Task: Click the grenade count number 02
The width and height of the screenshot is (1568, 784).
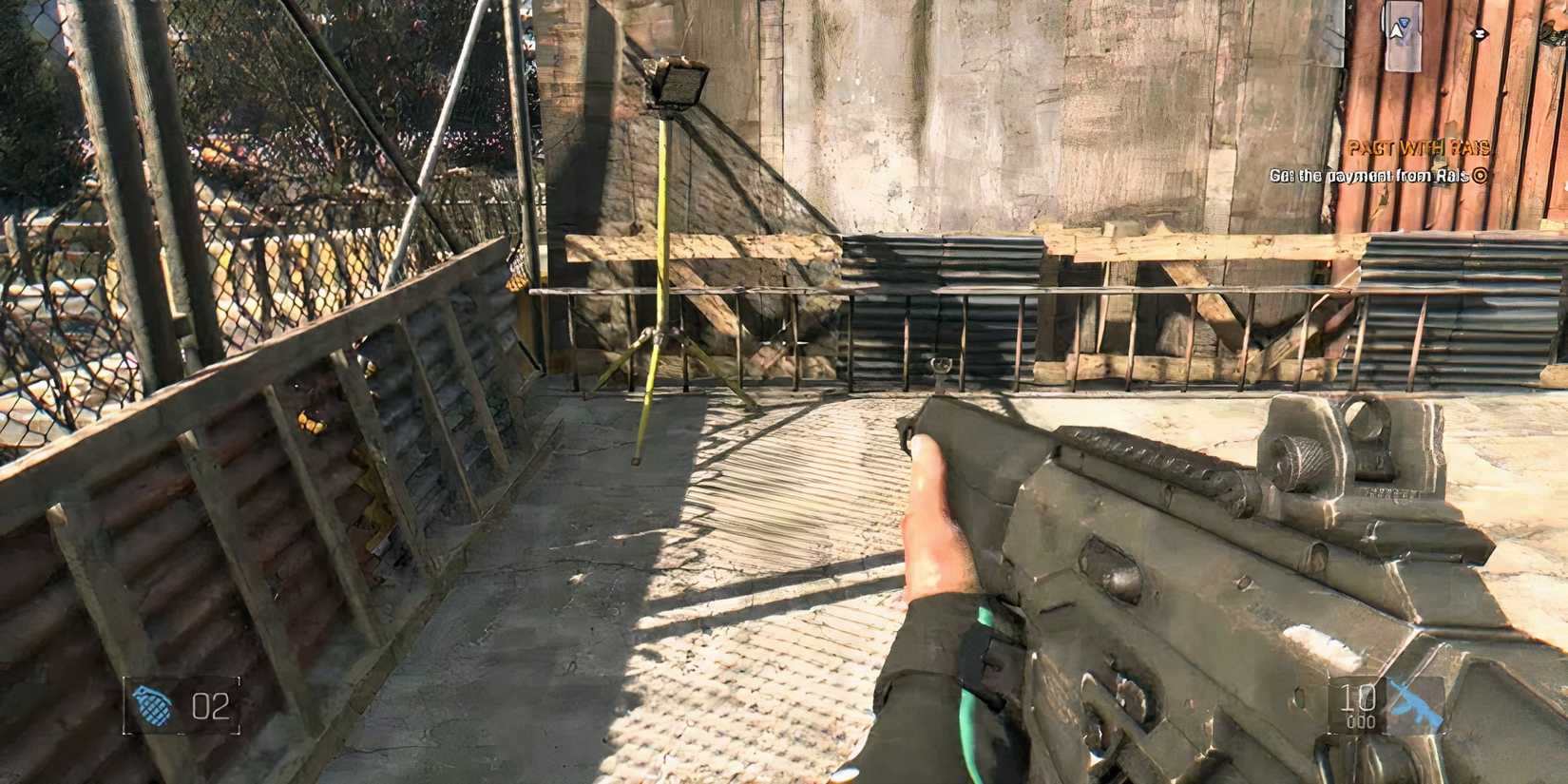Action: click(x=211, y=706)
